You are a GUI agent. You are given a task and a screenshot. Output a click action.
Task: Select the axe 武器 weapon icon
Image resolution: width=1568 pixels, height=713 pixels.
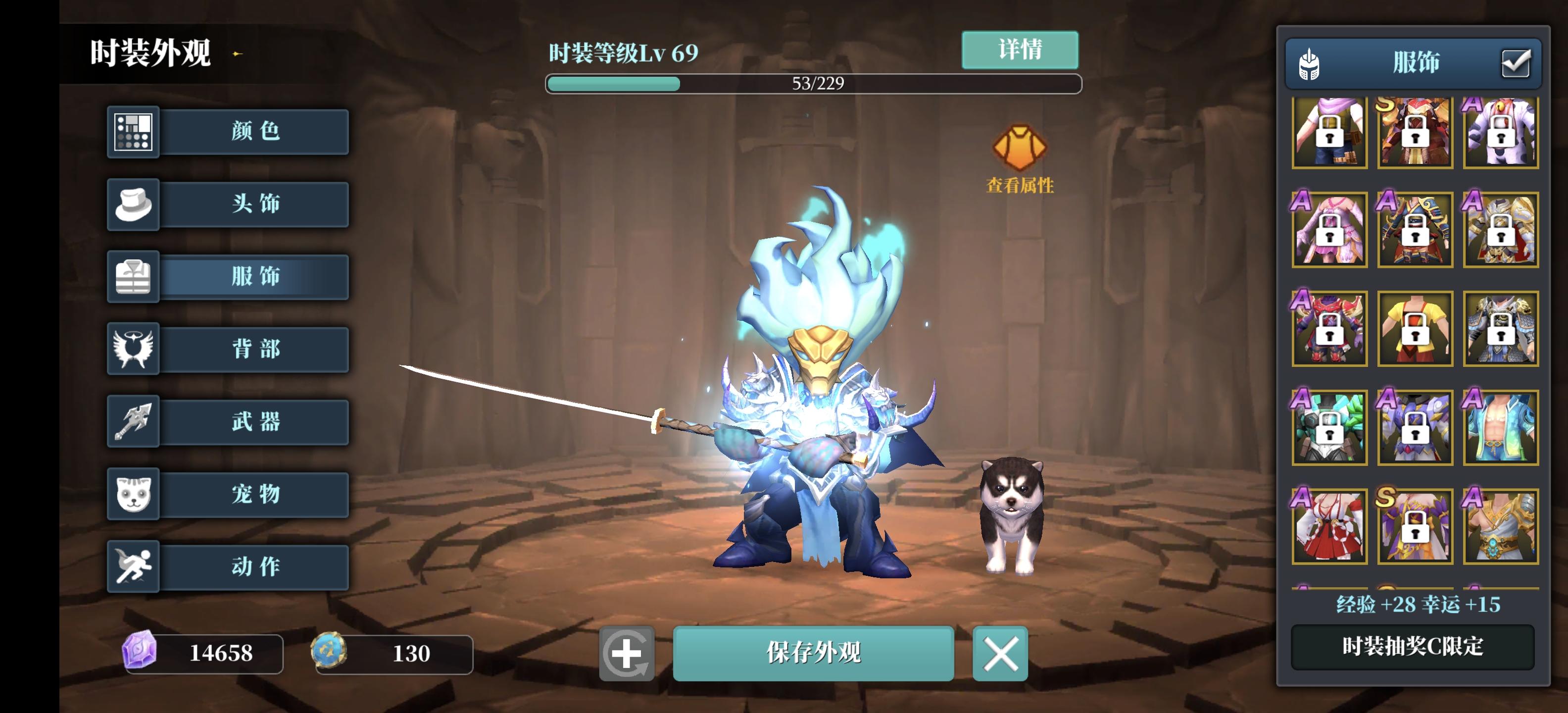coord(133,421)
